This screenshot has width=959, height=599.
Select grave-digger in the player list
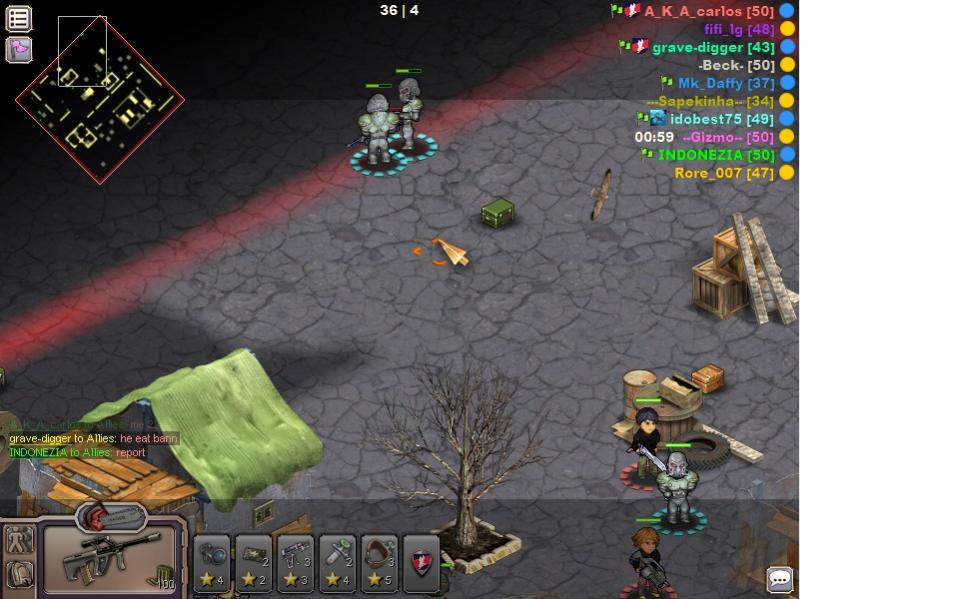pyautogui.click(x=712, y=47)
